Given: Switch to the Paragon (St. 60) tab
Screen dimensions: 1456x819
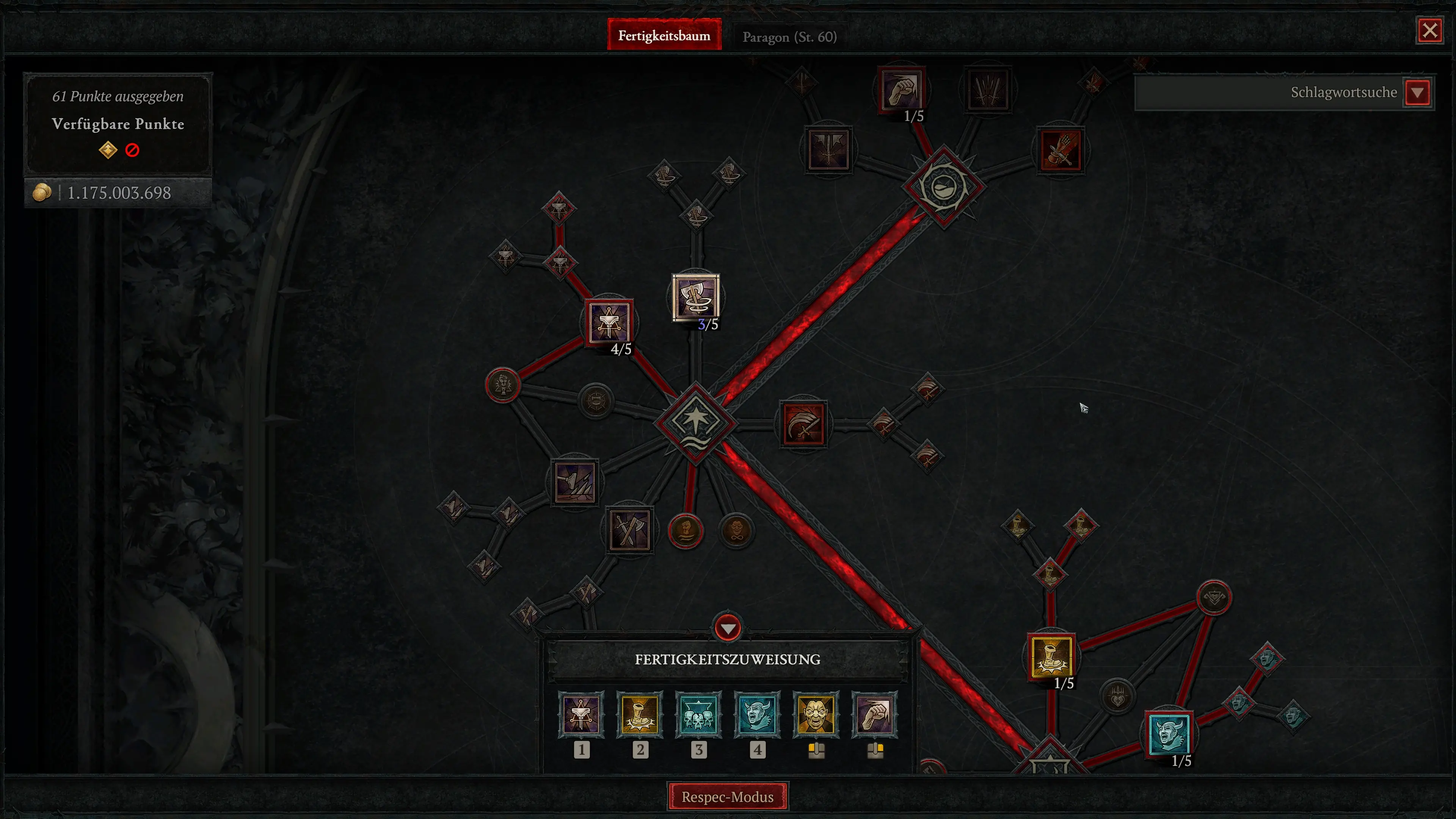Looking at the screenshot, I should [789, 36].
